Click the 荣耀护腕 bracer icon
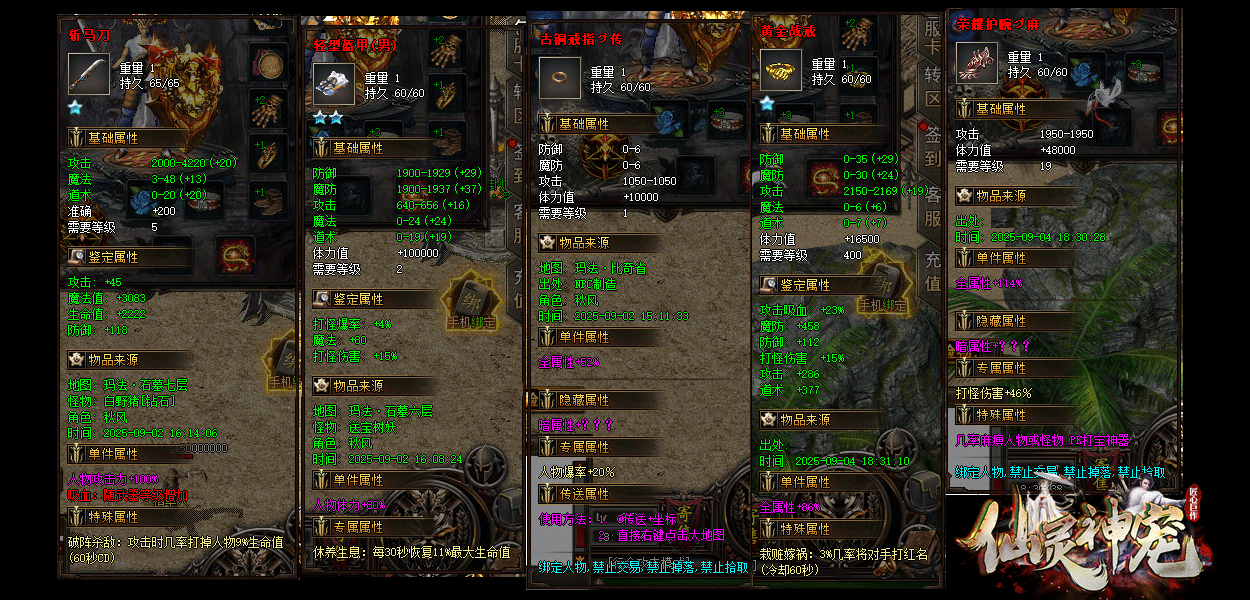The image size is (1250, 600). 976,63
